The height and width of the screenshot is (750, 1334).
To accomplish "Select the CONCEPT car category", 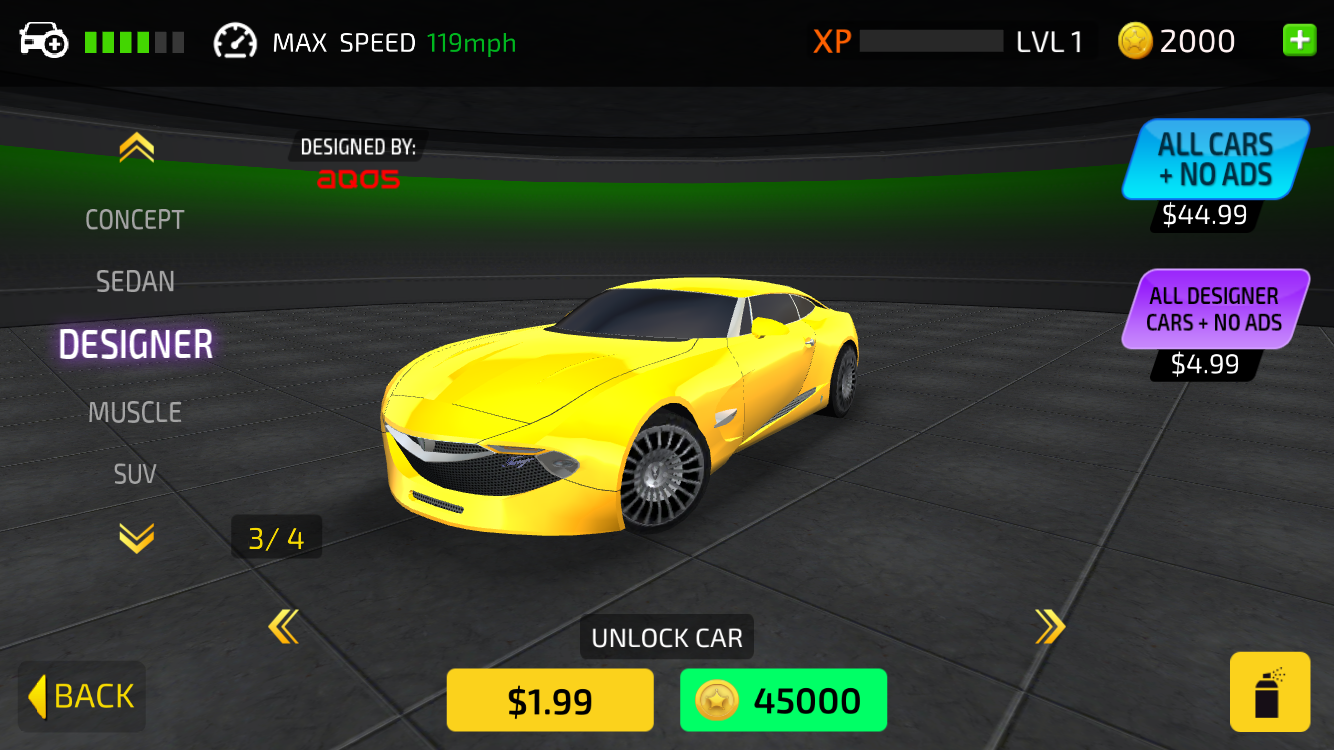I will (x=135, y=220).
